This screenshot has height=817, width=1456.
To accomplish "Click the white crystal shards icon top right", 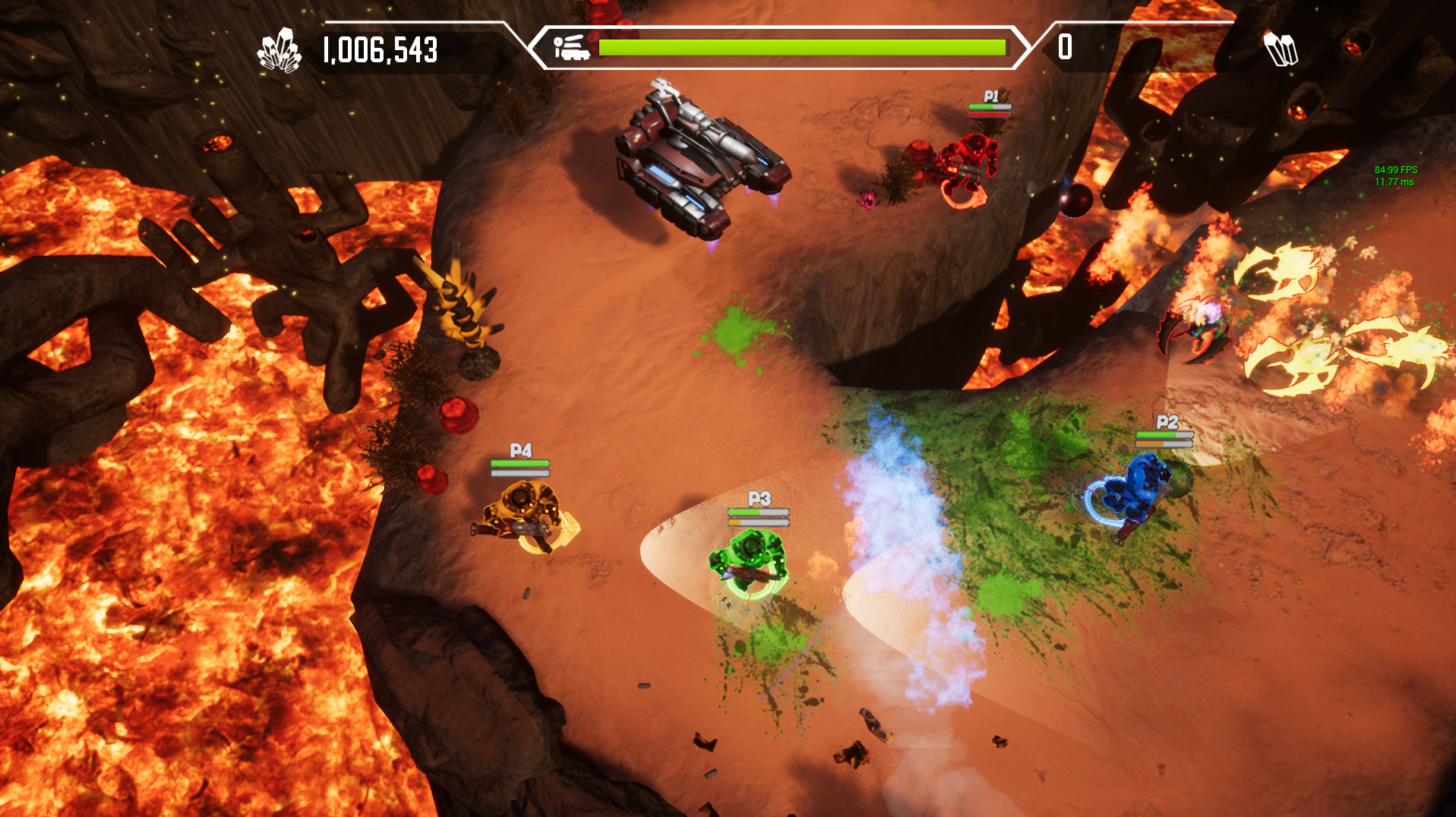I will tap(1281, 49).
